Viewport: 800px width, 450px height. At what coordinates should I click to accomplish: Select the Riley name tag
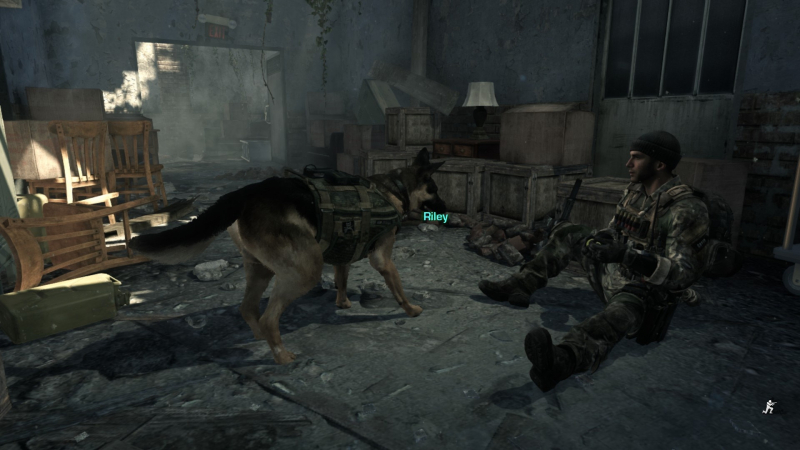point(435,216)
